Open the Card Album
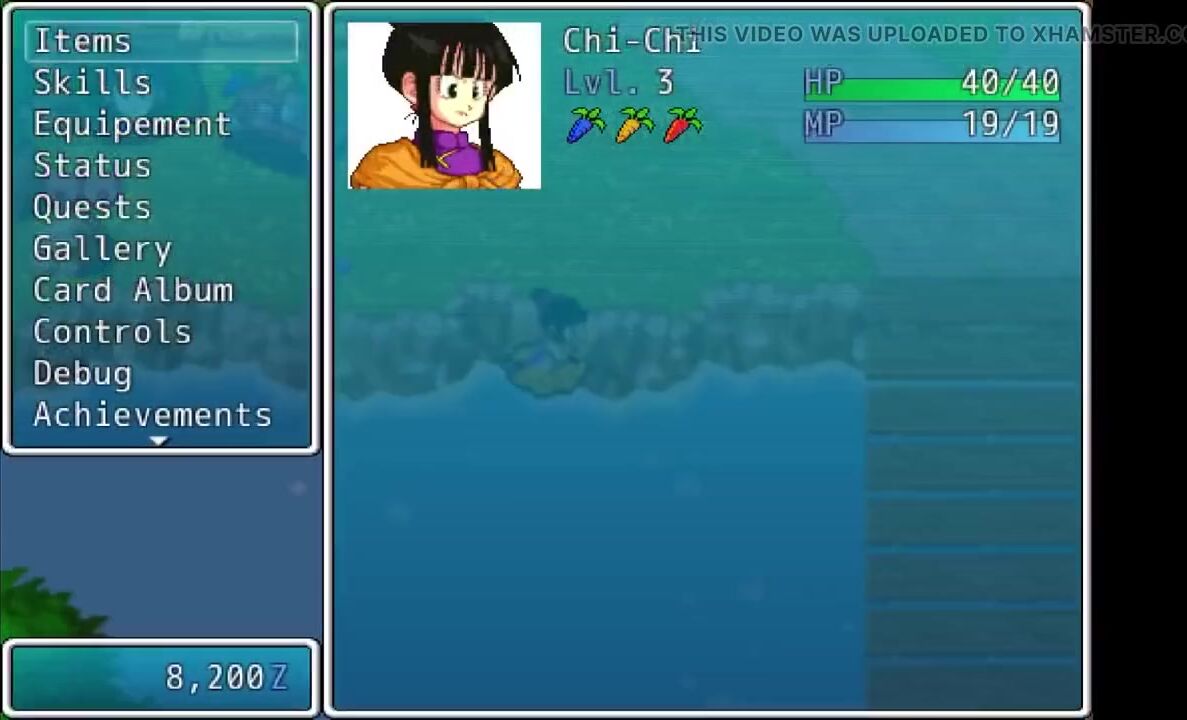The height and width of the screenshot is (720, 1187). coord(133,290)
